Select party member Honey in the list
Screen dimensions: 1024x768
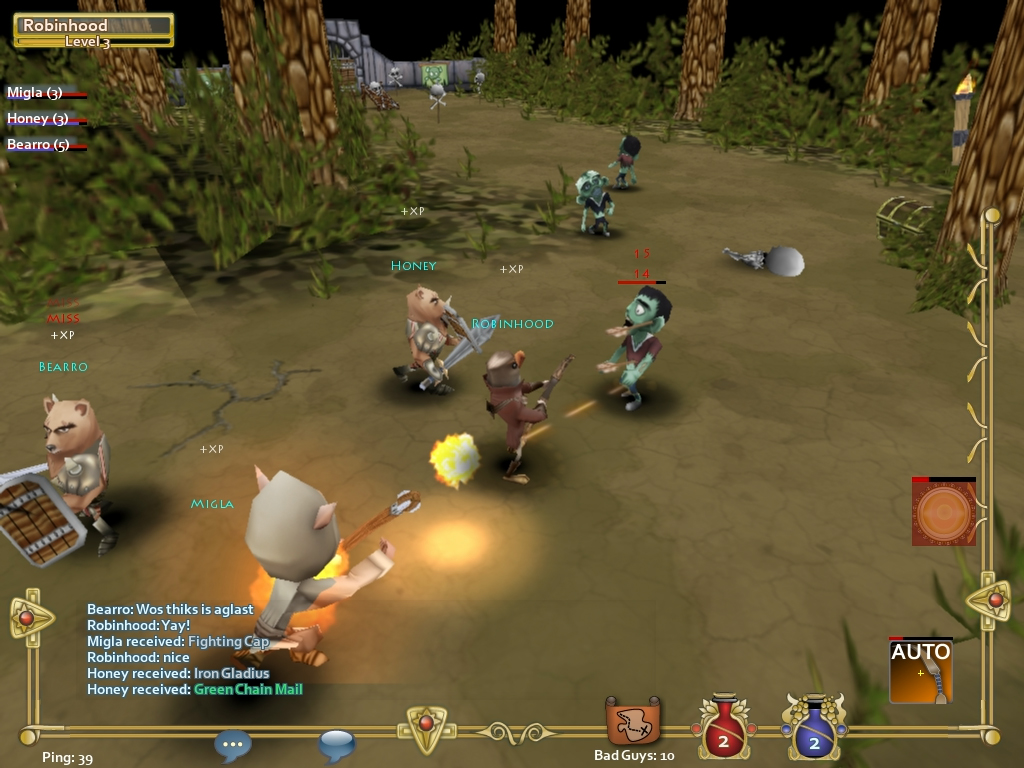pyautogui.click(x=38, y=119)
